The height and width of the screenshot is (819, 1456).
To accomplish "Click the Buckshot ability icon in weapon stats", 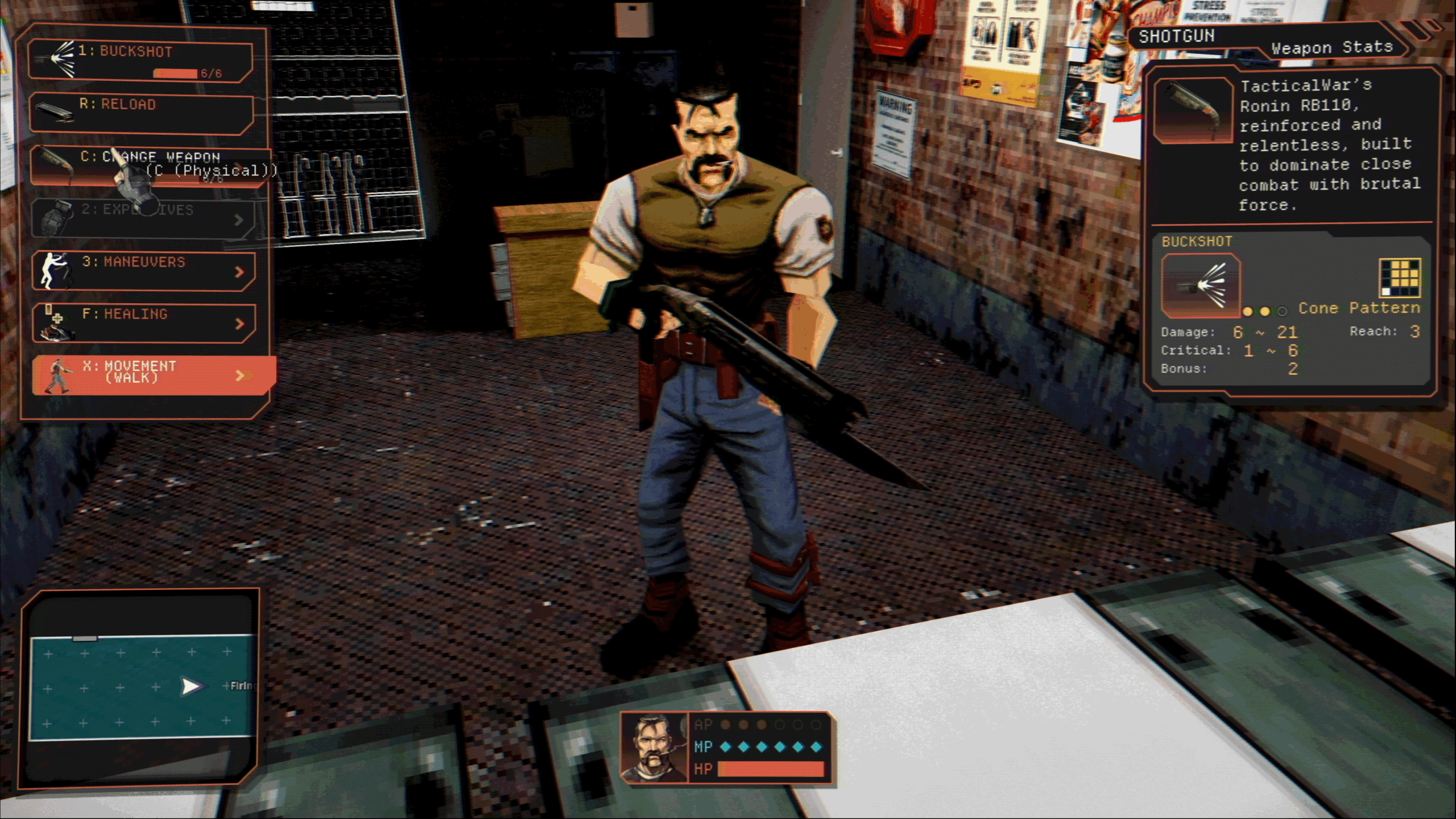I will coord(1201,286).
